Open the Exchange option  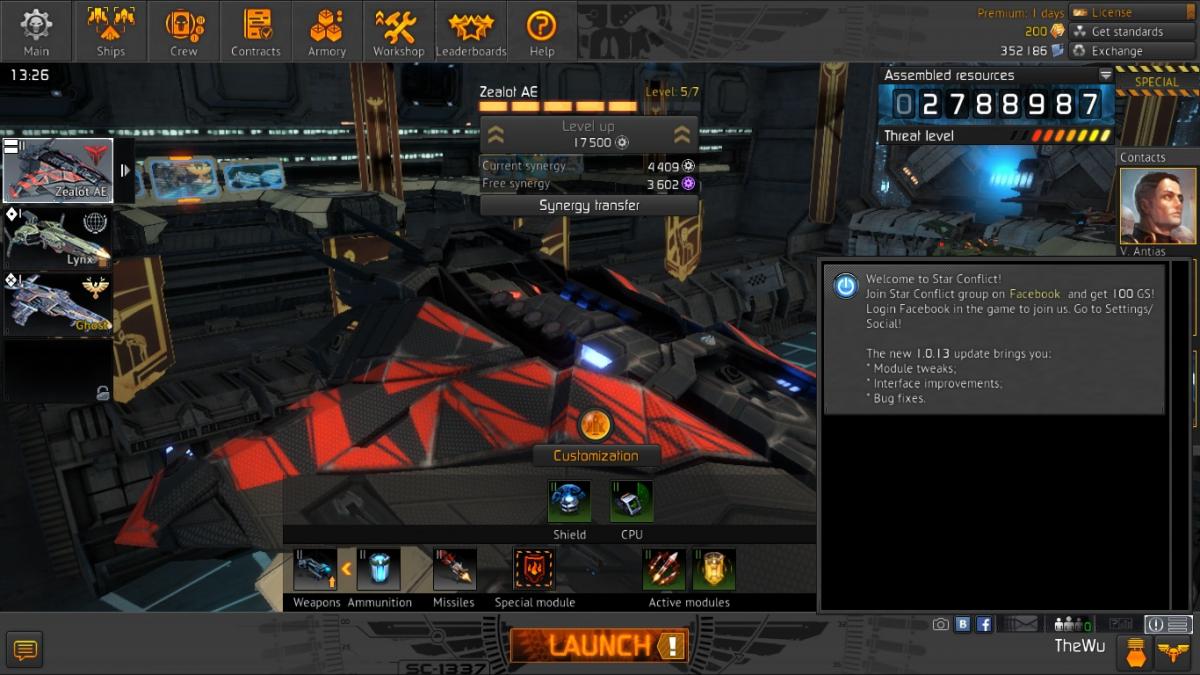click(1131, 51)
